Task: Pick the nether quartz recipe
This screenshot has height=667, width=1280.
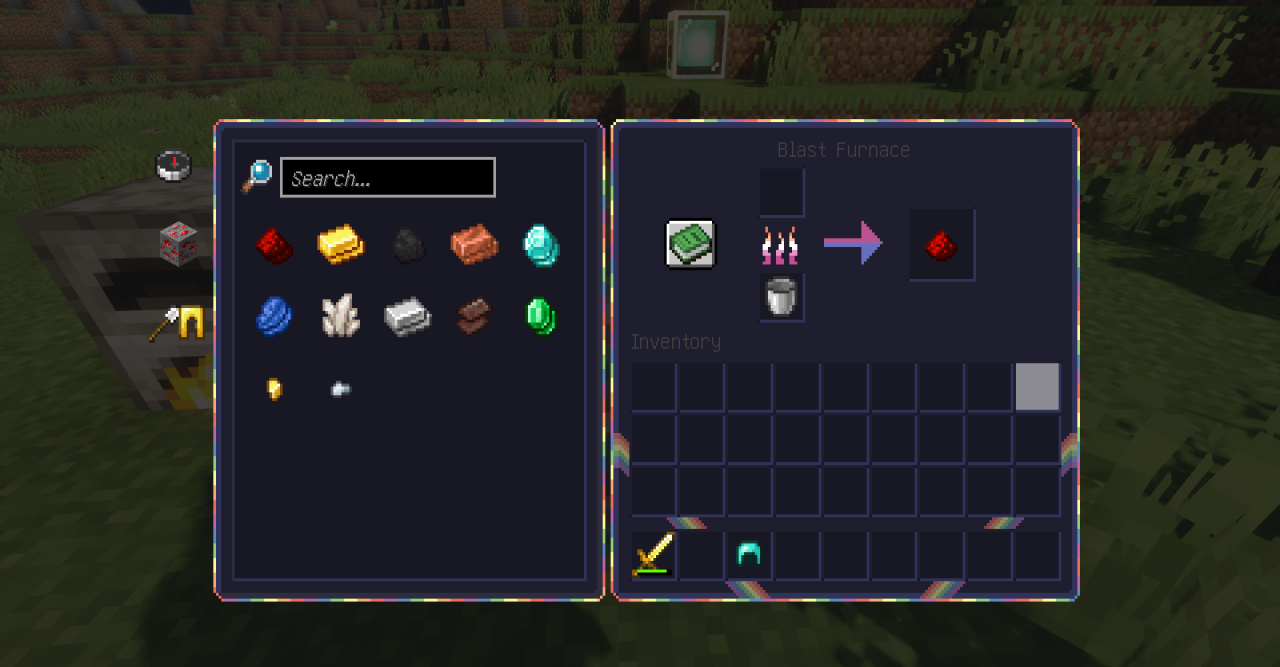Action: (x=341, y=316)
